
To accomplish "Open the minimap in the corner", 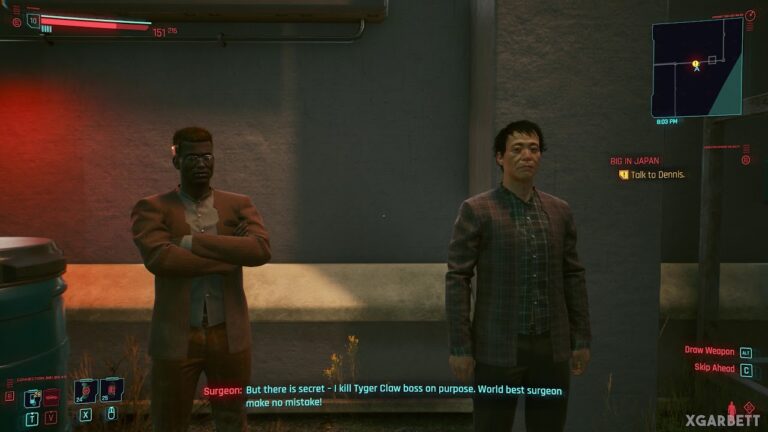I will pyautogui.click(x=697, y=67).
